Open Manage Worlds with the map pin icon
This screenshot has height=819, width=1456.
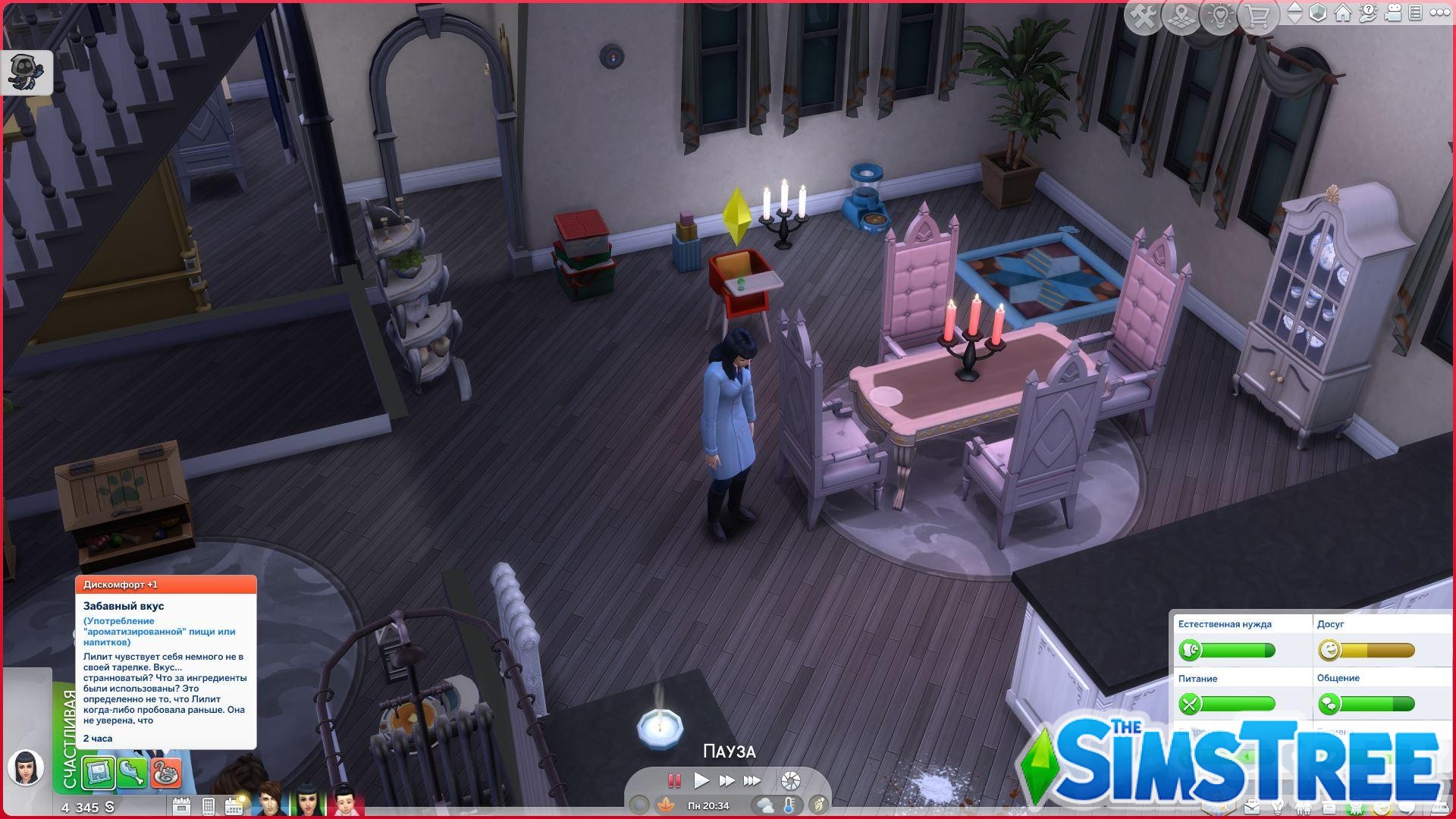tap(1181, 14)
